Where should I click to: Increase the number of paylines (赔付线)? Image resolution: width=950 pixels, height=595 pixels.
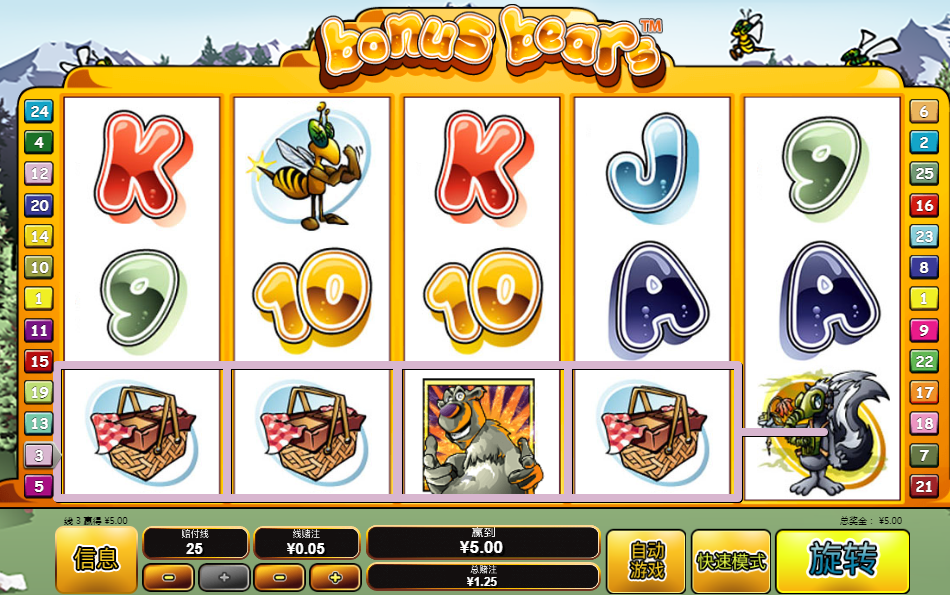point(223,577)
